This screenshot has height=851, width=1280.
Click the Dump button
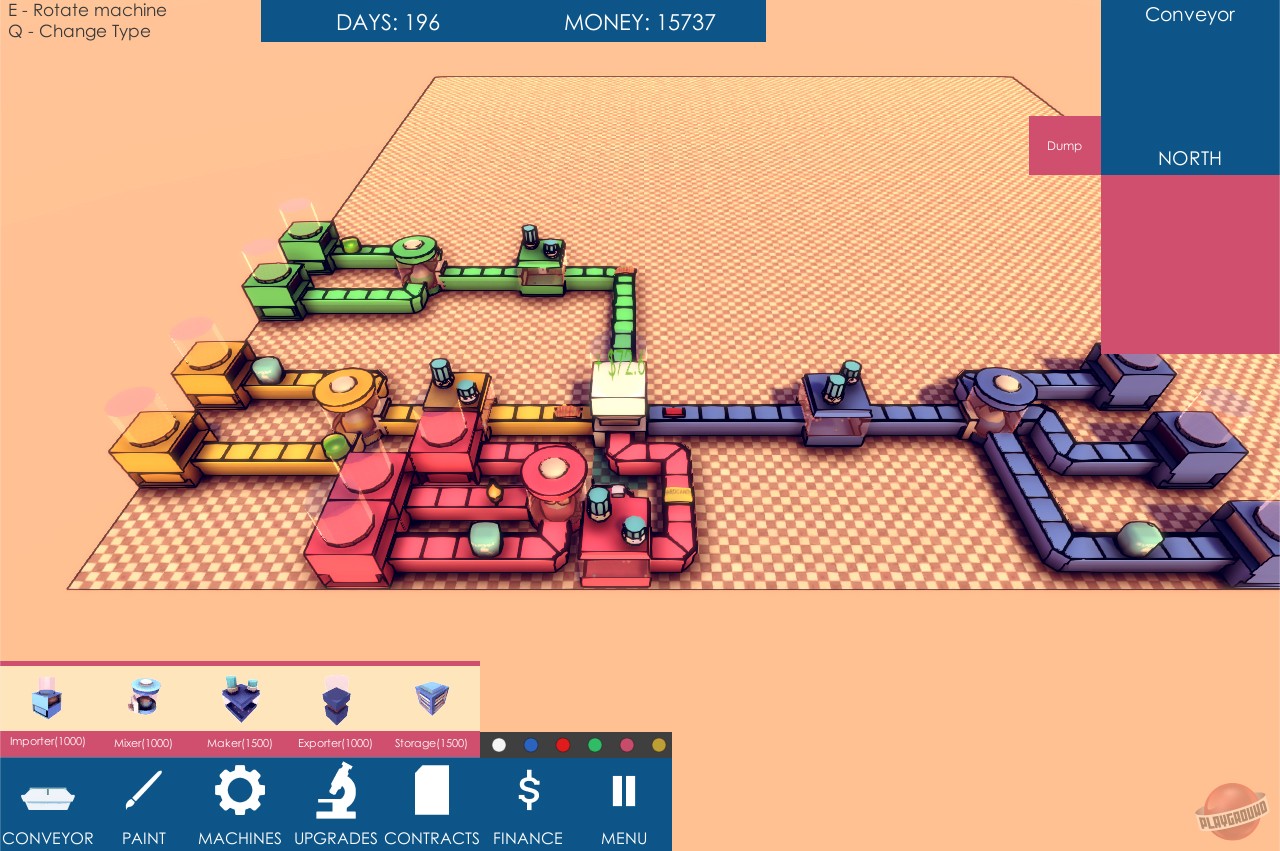[x=1064, y=145]
